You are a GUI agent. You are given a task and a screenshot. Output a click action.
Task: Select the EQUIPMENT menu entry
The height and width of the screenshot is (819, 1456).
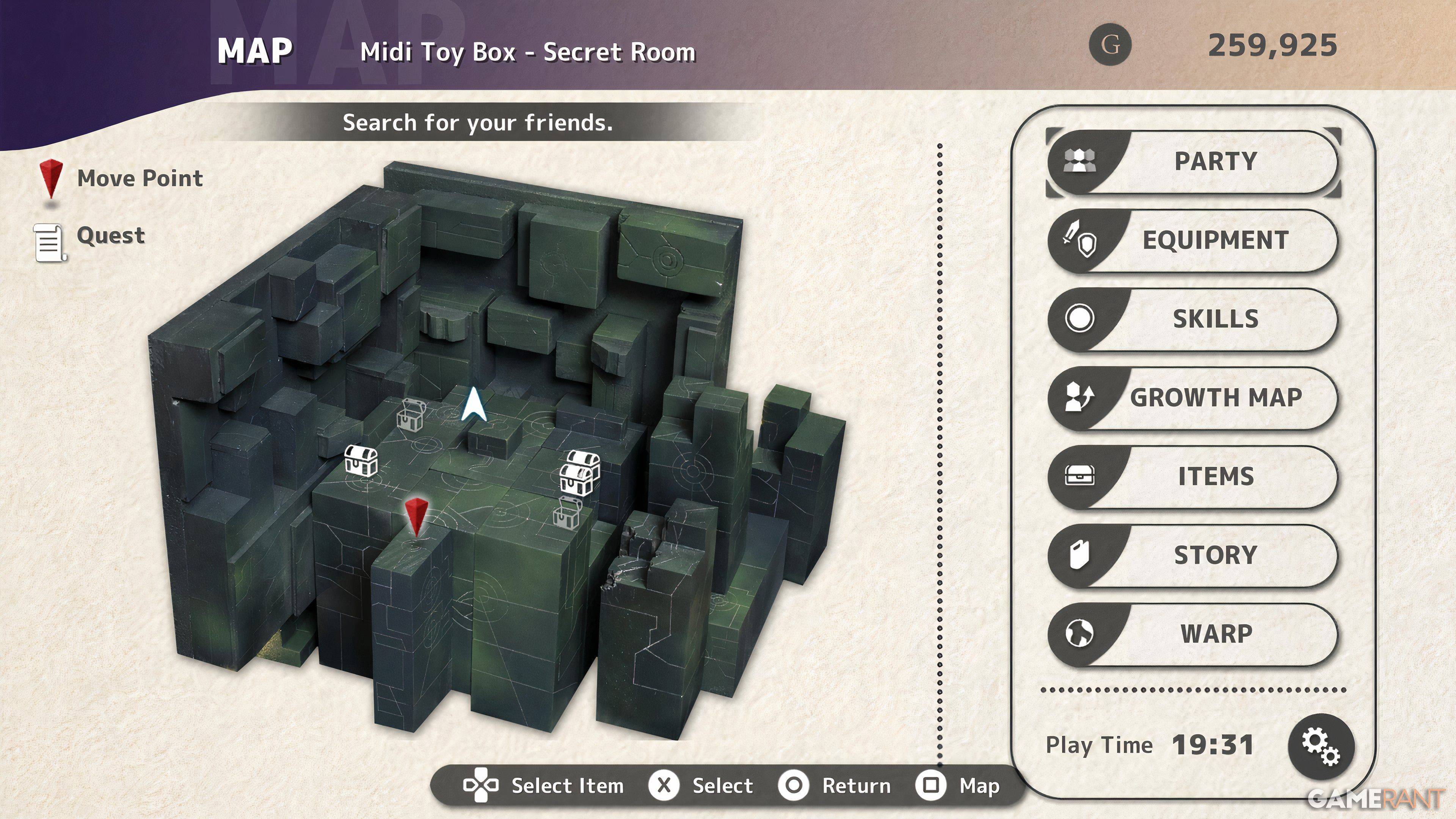click(x=1192, y=241)
